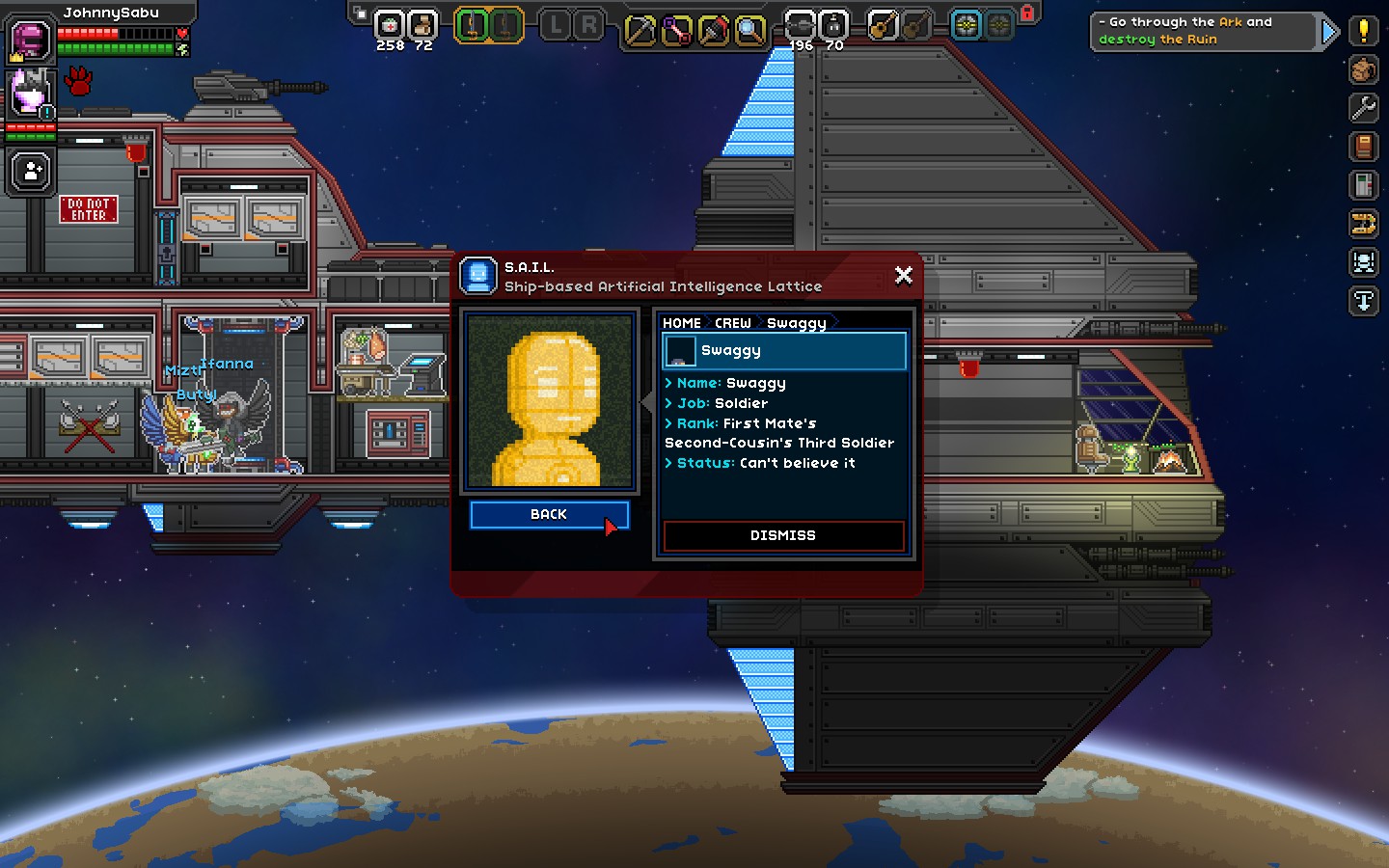Image resolution: width=1389 pixels, height=868 pixels.
Task: Switch to the CREW breadcrumb tab
Action: coord(732,322)
